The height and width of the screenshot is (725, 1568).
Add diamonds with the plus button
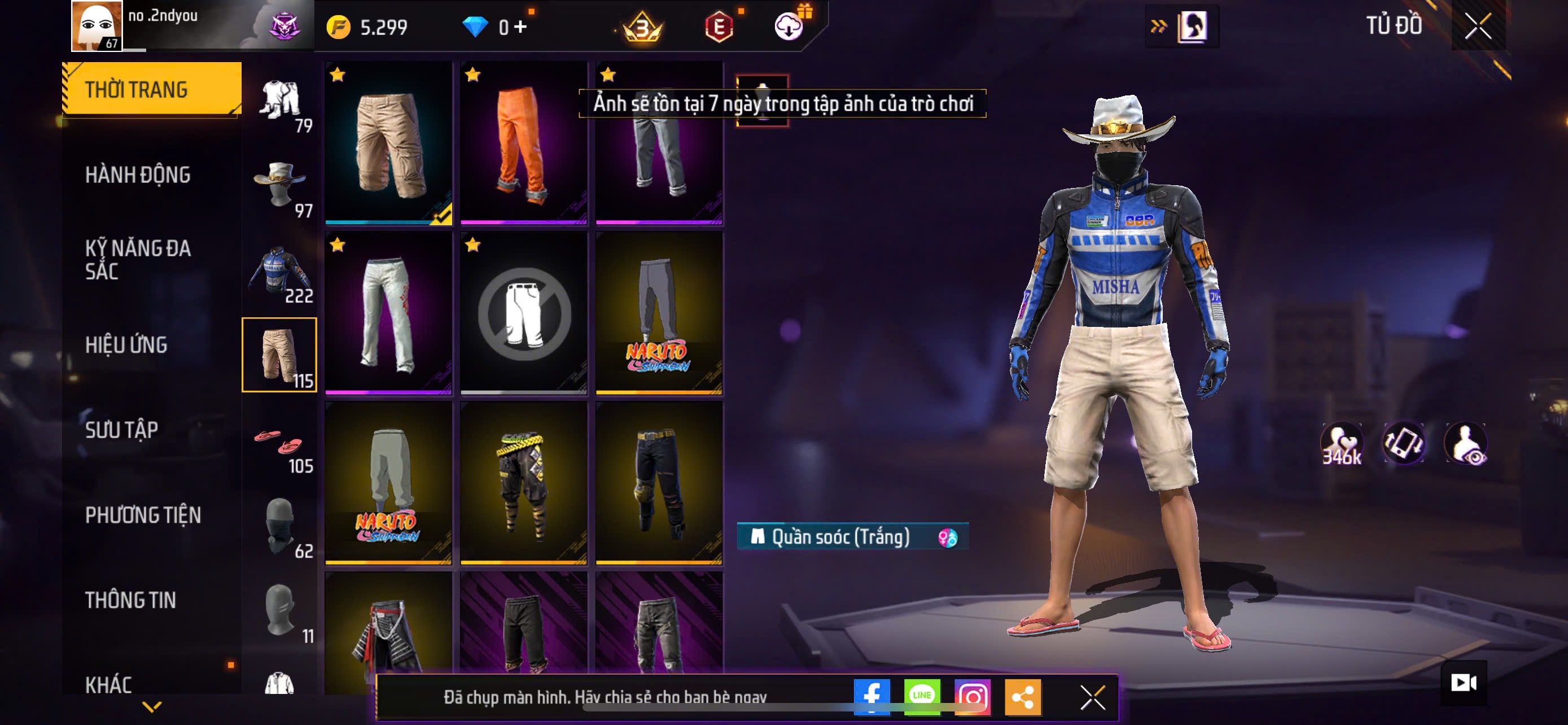tap(520, 27)
